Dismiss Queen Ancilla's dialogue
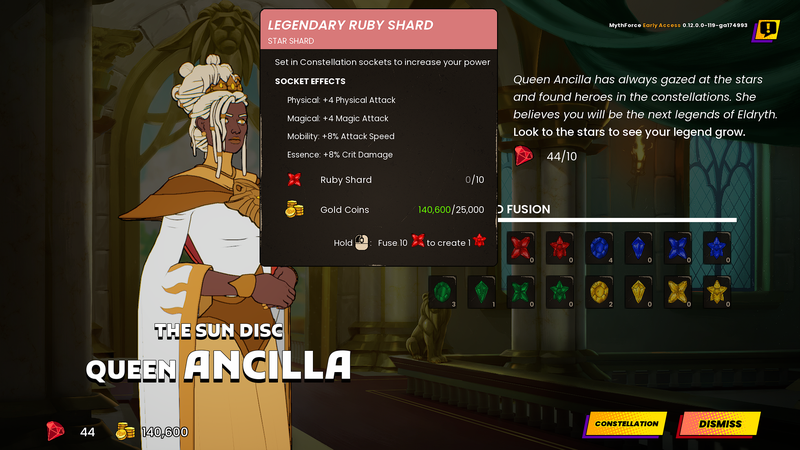Screen dimensions: 800x450 [720, 424]
